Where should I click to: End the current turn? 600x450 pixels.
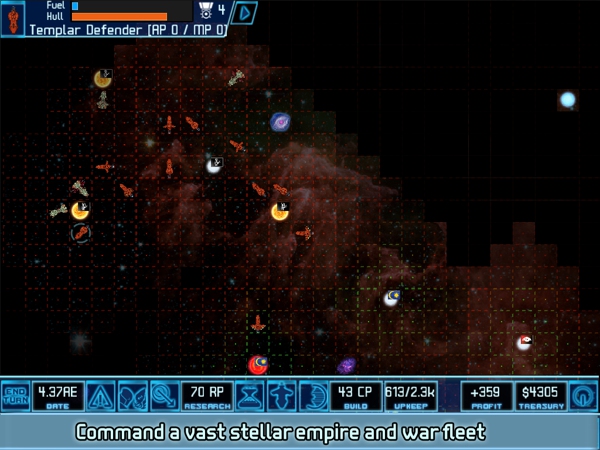coord(15,396)
